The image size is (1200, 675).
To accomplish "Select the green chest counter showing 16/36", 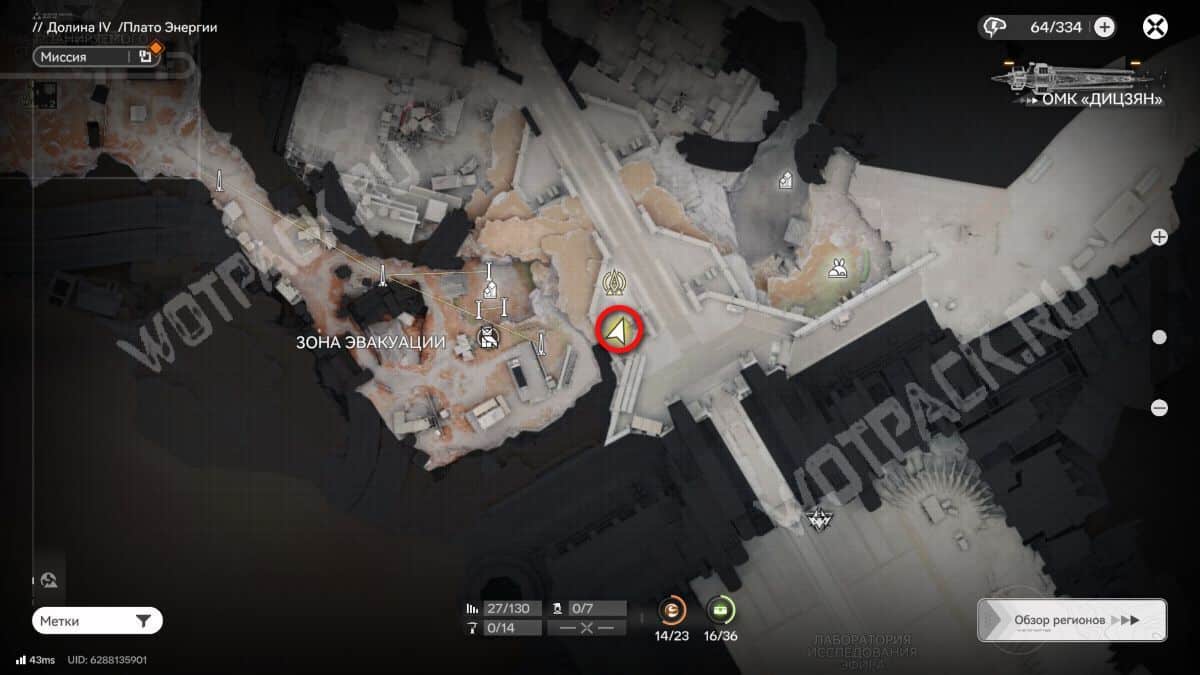I will [720, 609].
